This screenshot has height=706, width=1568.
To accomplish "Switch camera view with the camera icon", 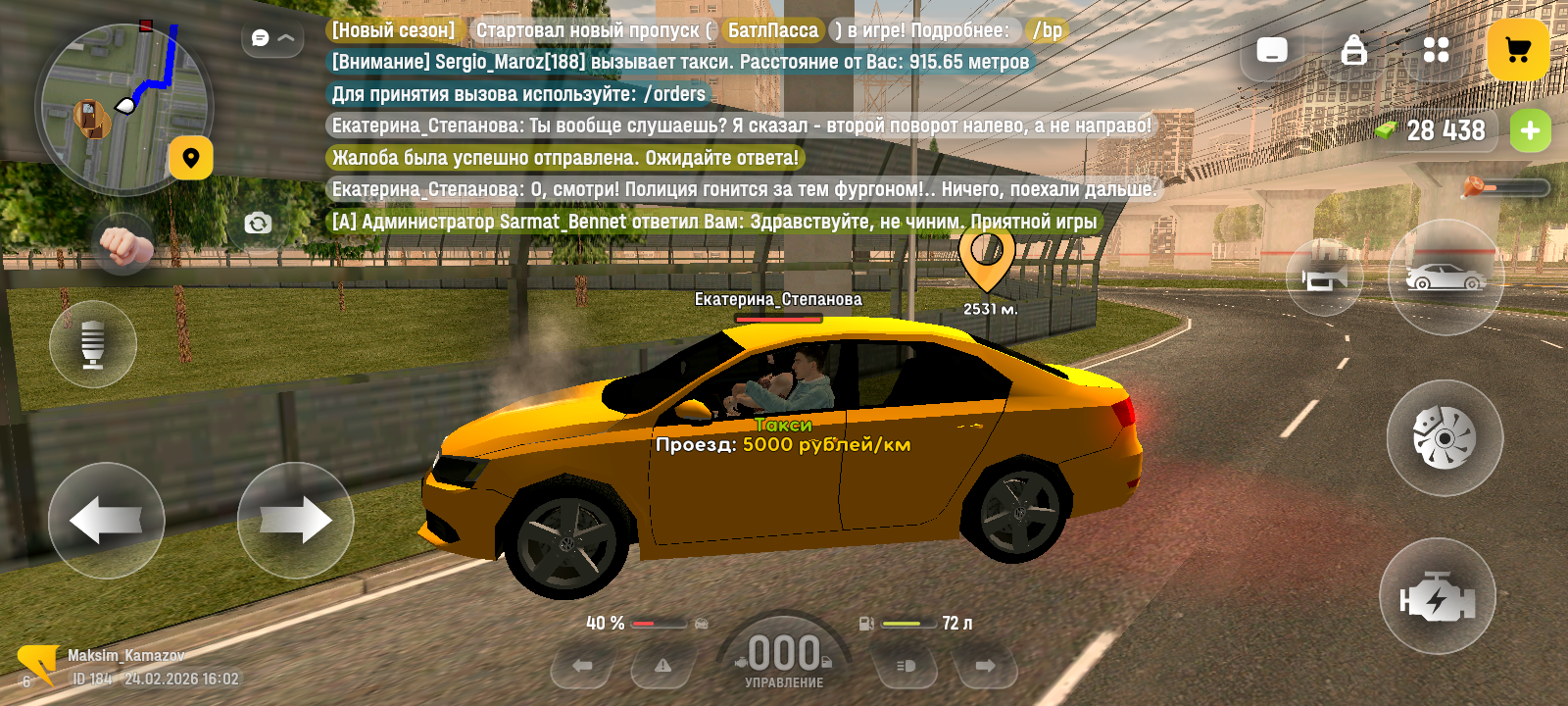I will (x=258, y=224).
